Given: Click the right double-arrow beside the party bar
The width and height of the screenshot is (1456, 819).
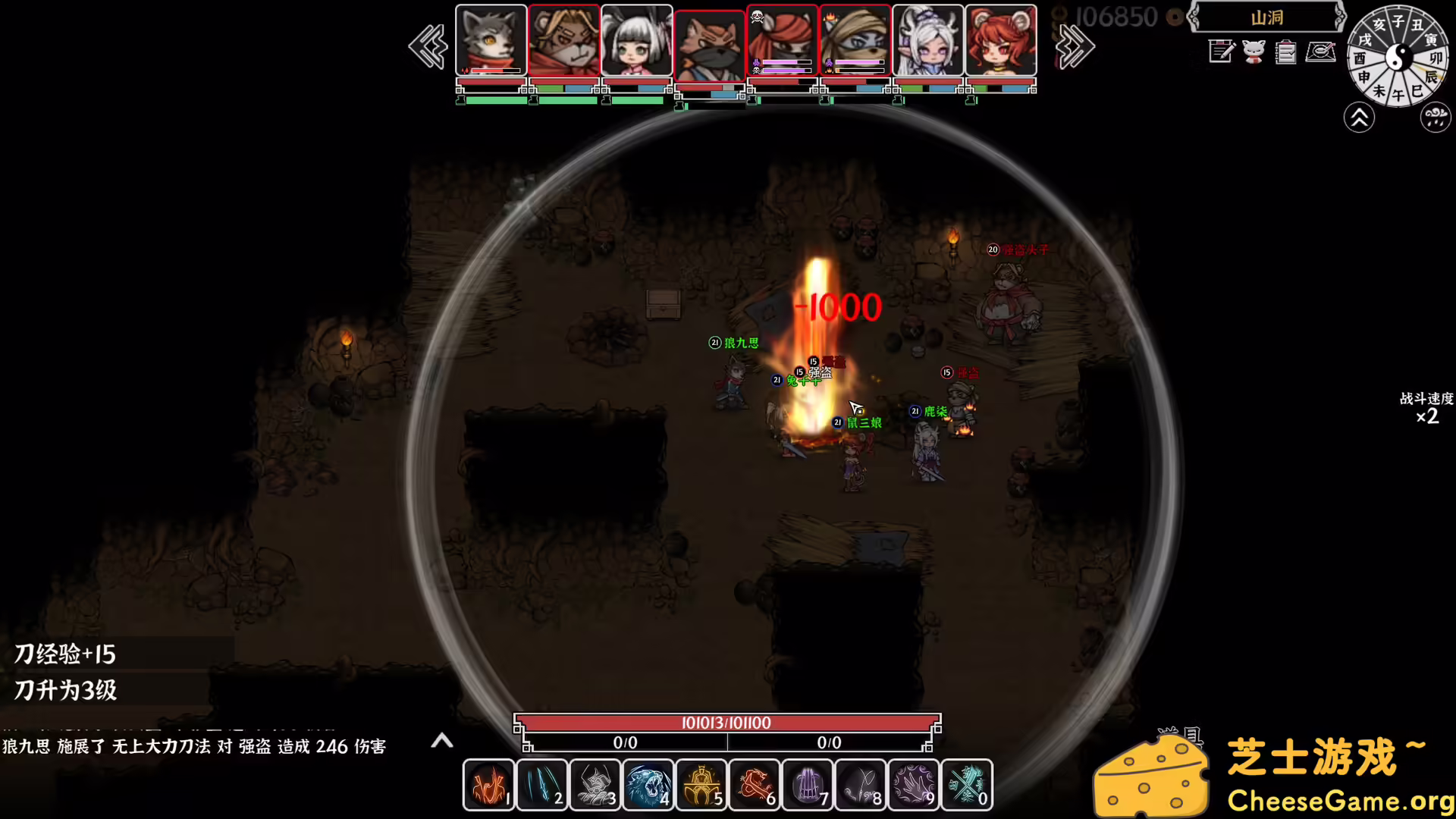Looking at the screenshot, I should [1075, 45].
